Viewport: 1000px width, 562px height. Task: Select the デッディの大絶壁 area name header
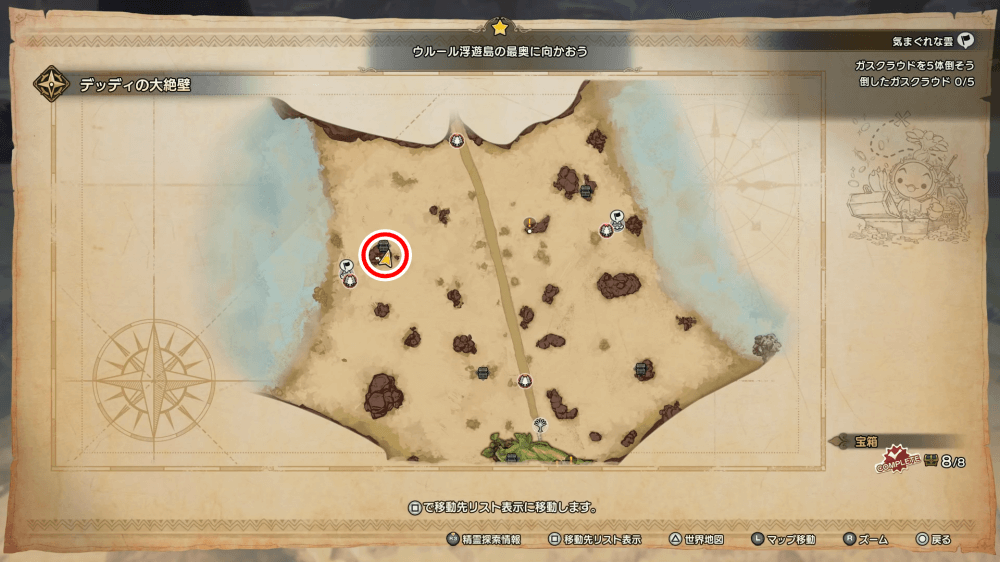point(135,86)
